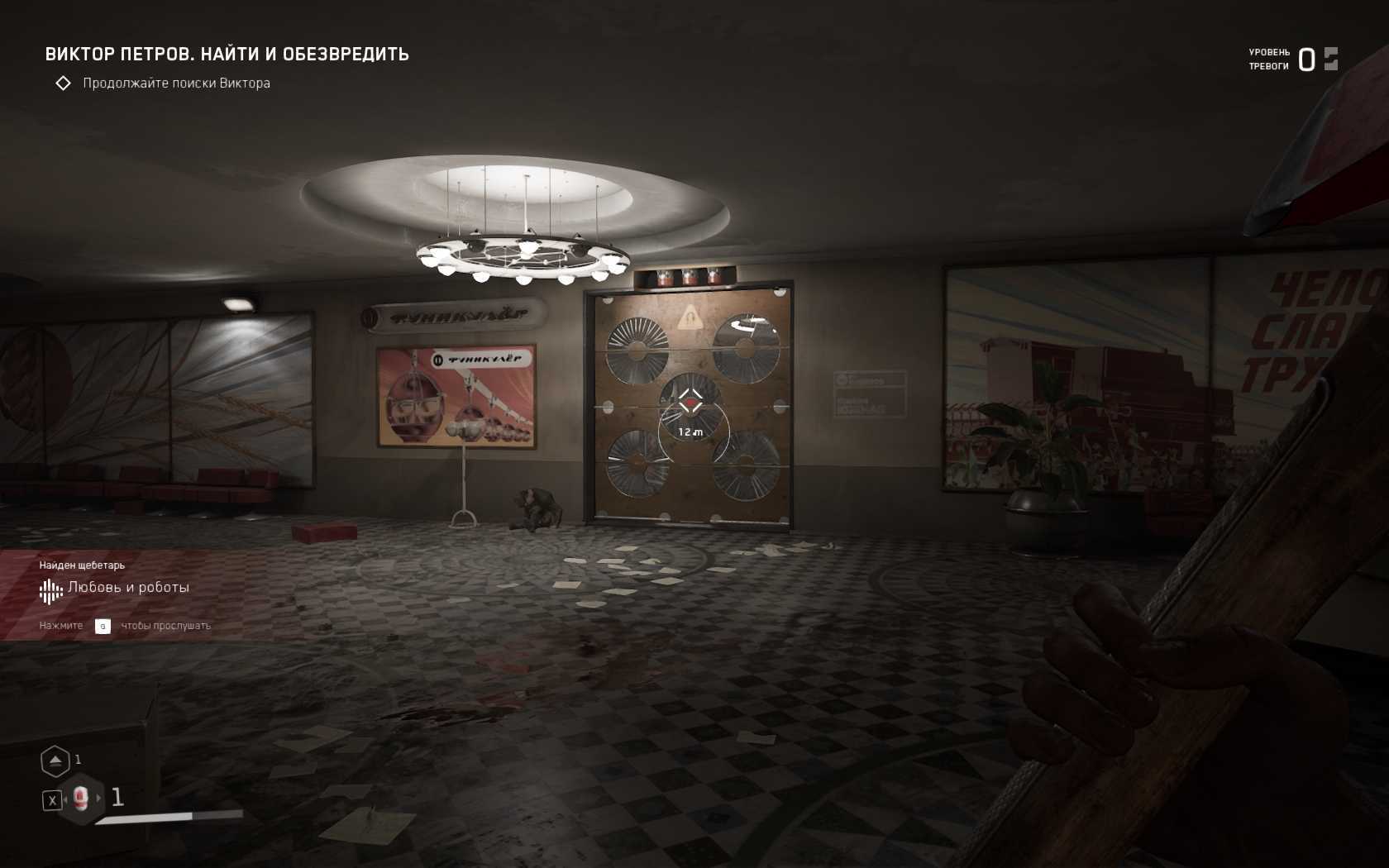Click the hexagon icon with upward triangle
Viewport: 1389px width, 868px height.
55,761
